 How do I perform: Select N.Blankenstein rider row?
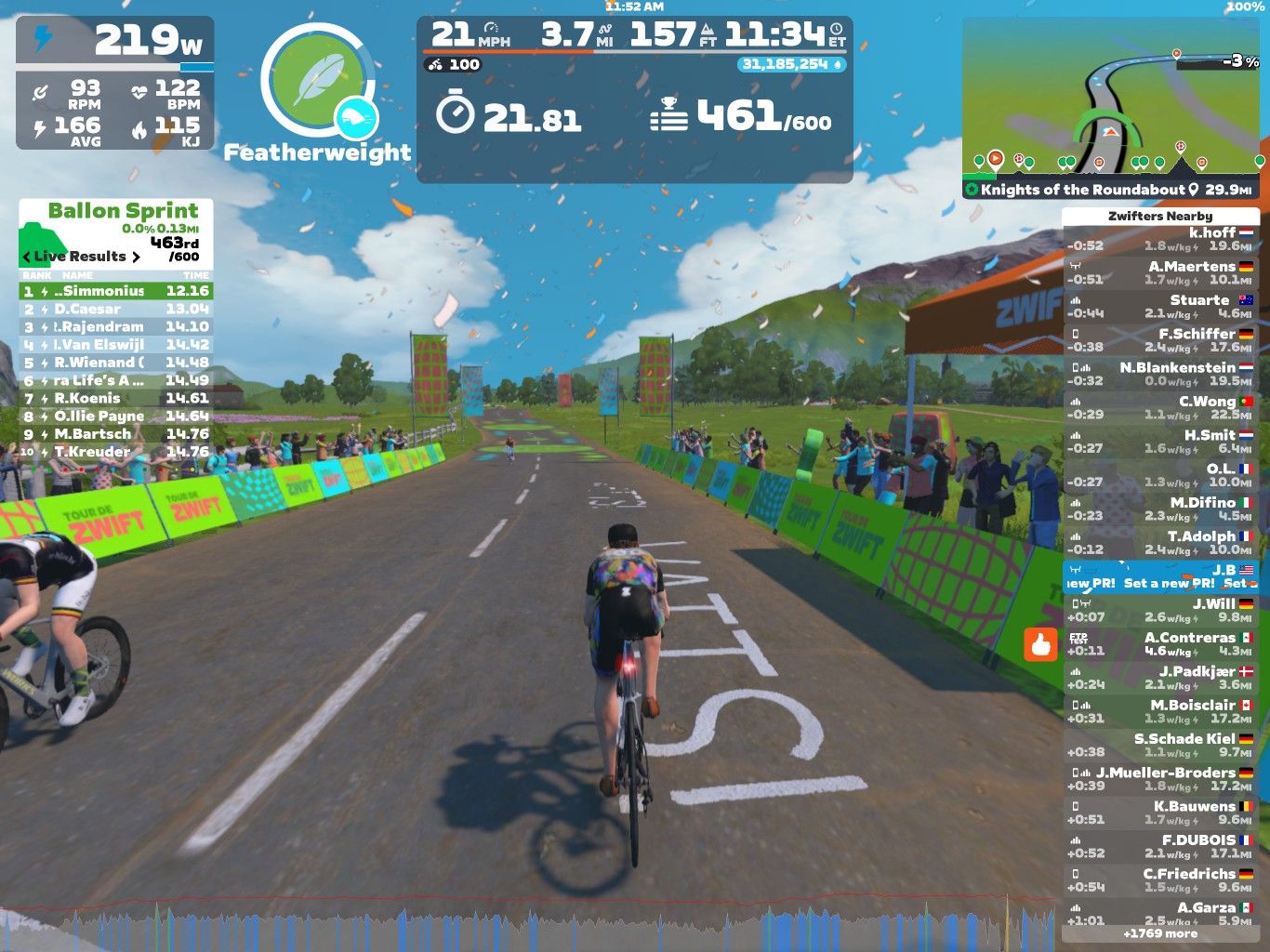pyautogui.click(x=1159, y=374)
